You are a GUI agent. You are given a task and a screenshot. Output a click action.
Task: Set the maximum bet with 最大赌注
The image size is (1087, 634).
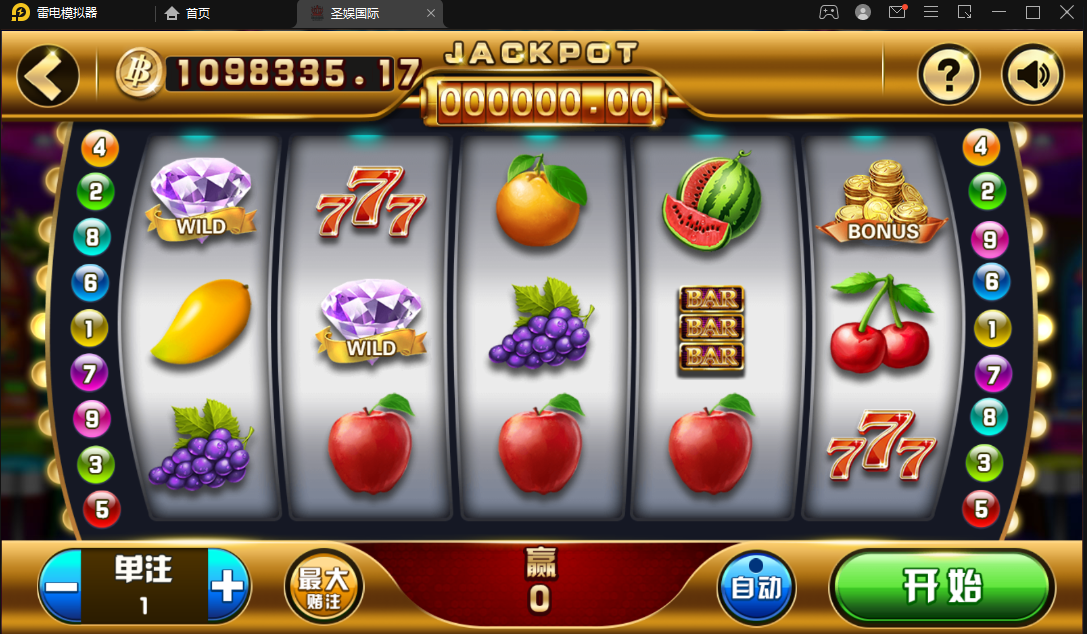[325, 587]
